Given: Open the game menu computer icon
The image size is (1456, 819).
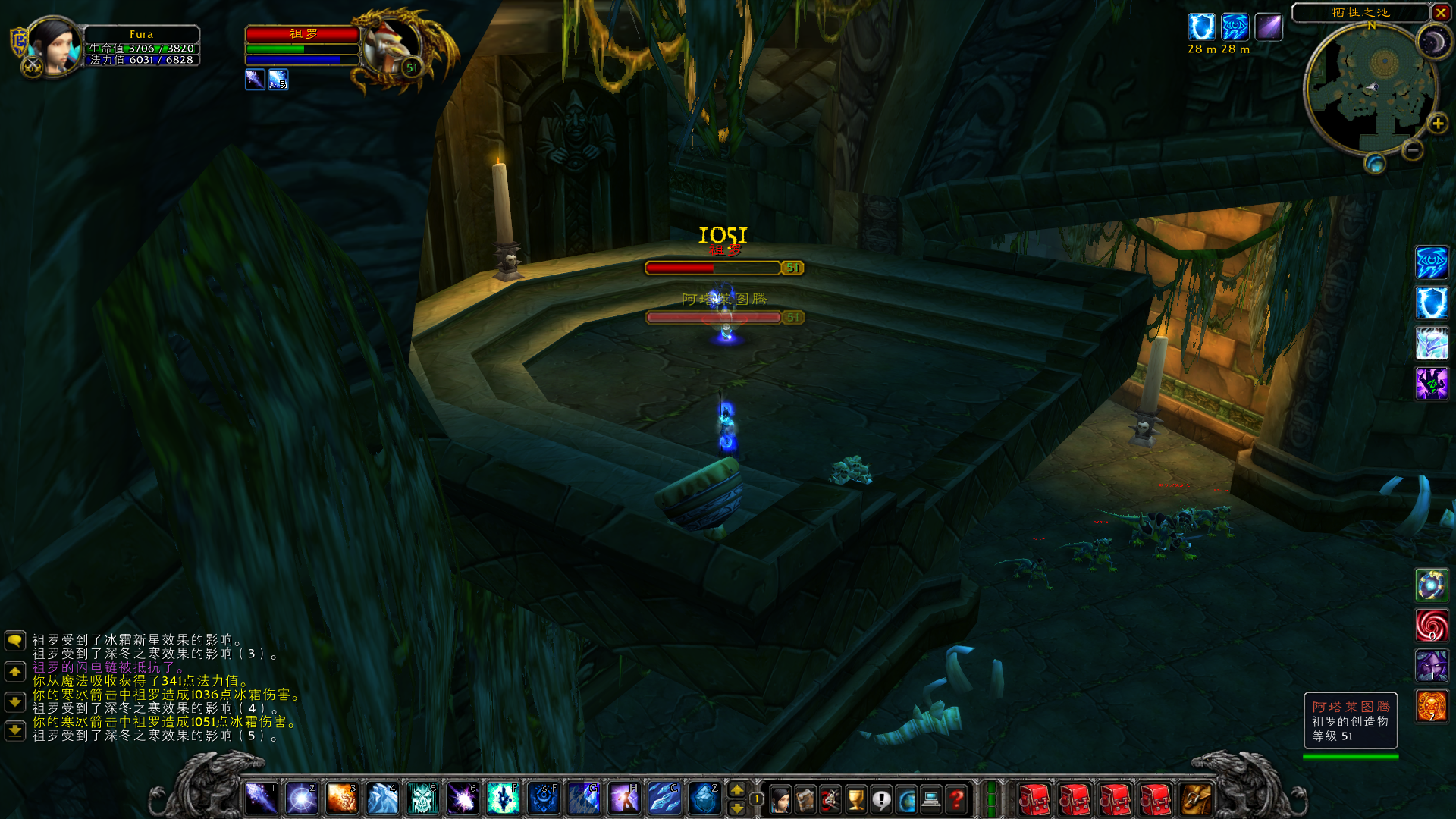Looking at the screenshot, I should click(x=931, y=799).
